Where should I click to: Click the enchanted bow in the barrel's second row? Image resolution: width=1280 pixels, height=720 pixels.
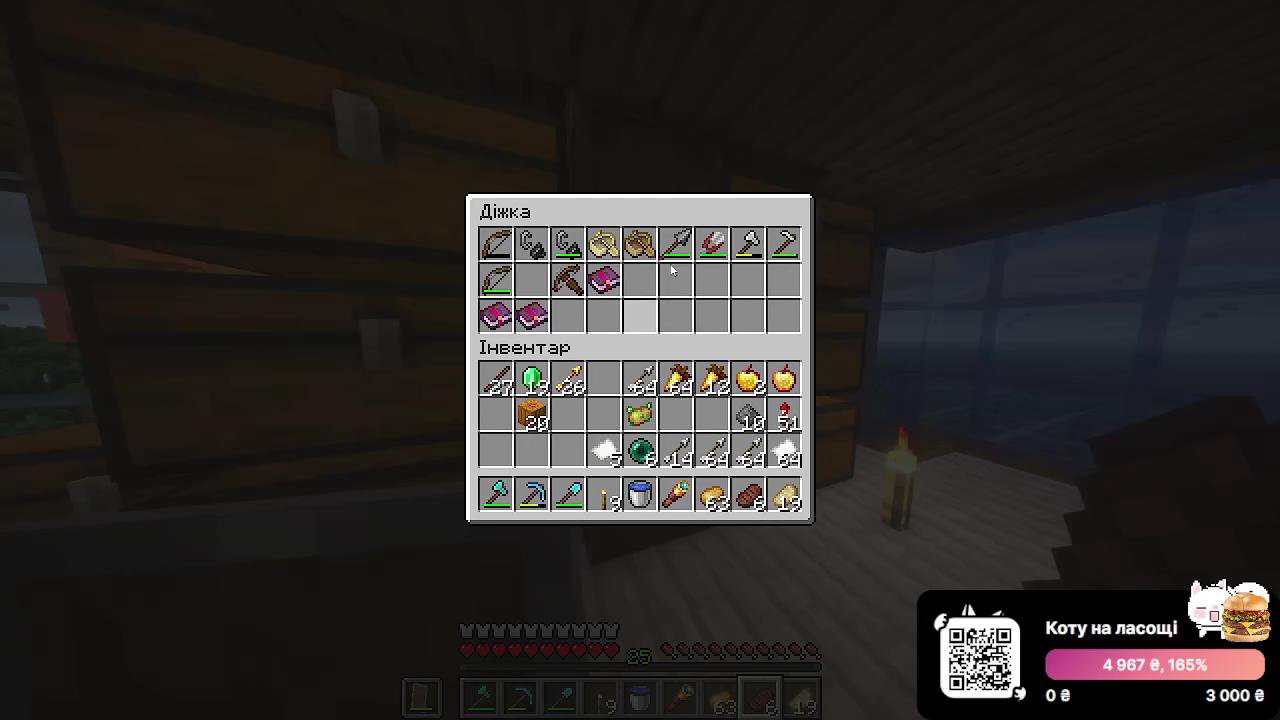(x=497, y=281)
